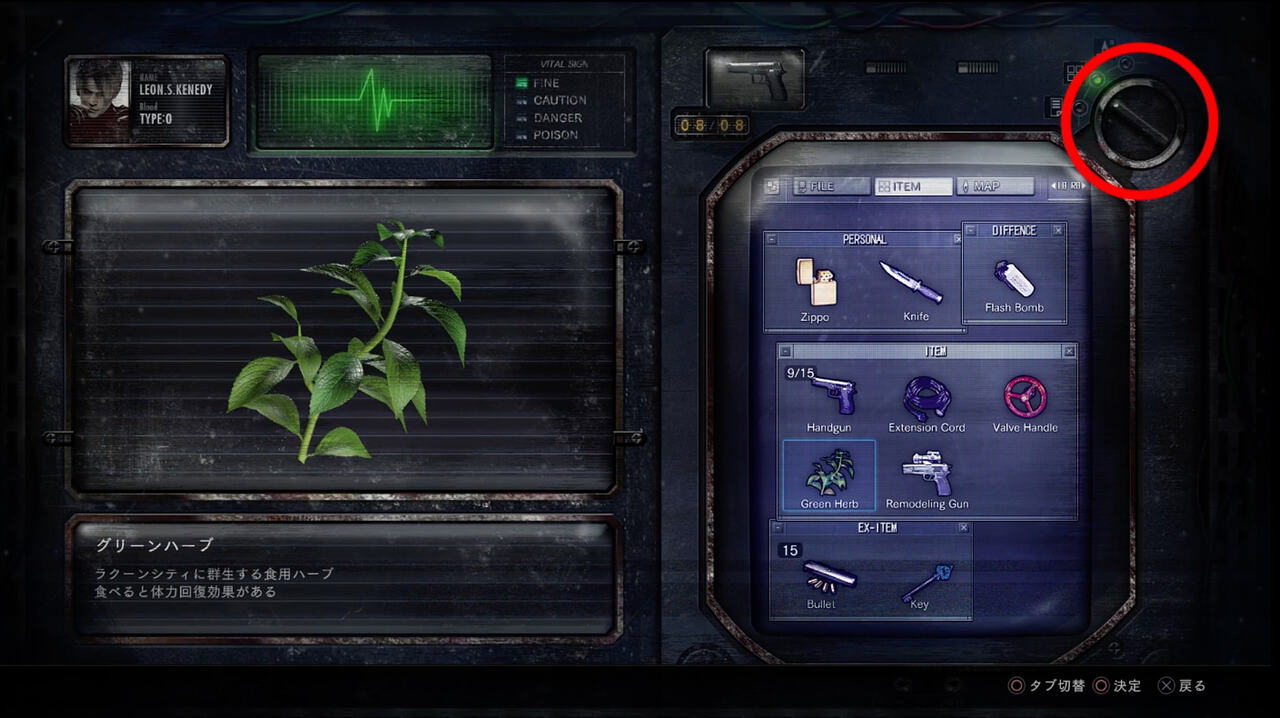This screenshot has height=718, width=1280.
Task: Close the DIFFENCE panel
Action: pos(1058,231)
